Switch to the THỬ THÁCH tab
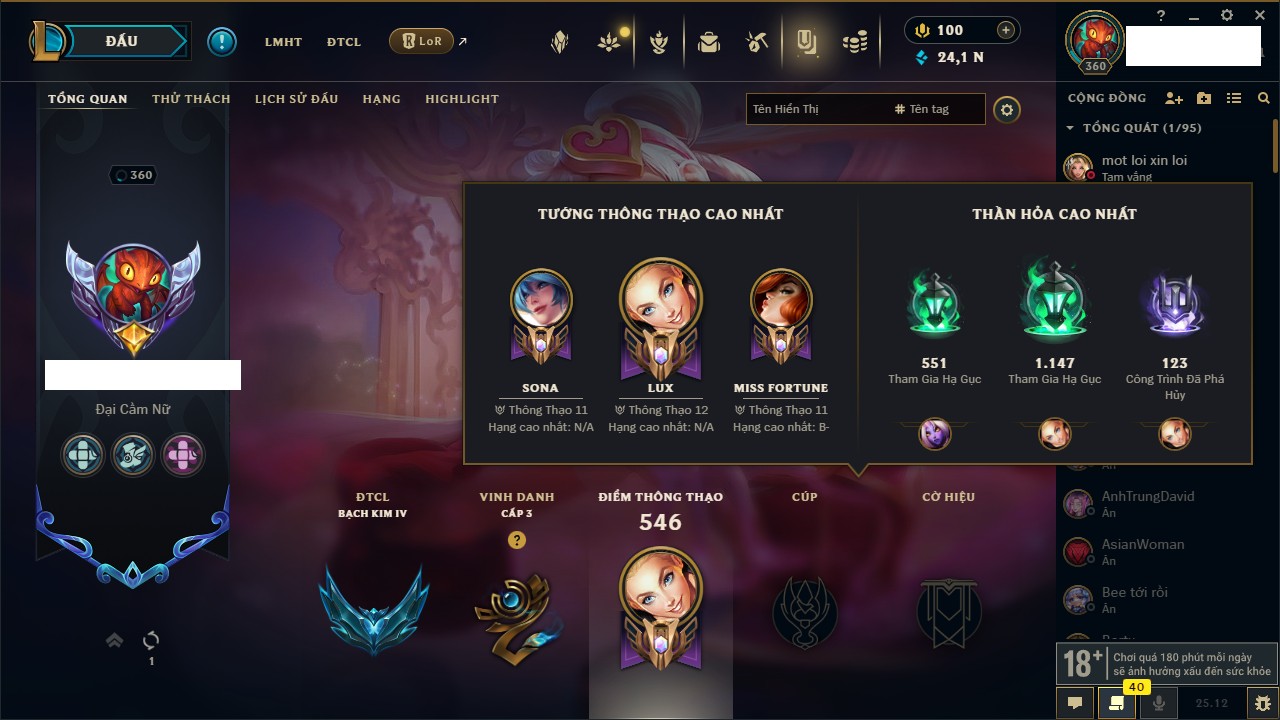1280x720 pixels. [x=191, y=99]
